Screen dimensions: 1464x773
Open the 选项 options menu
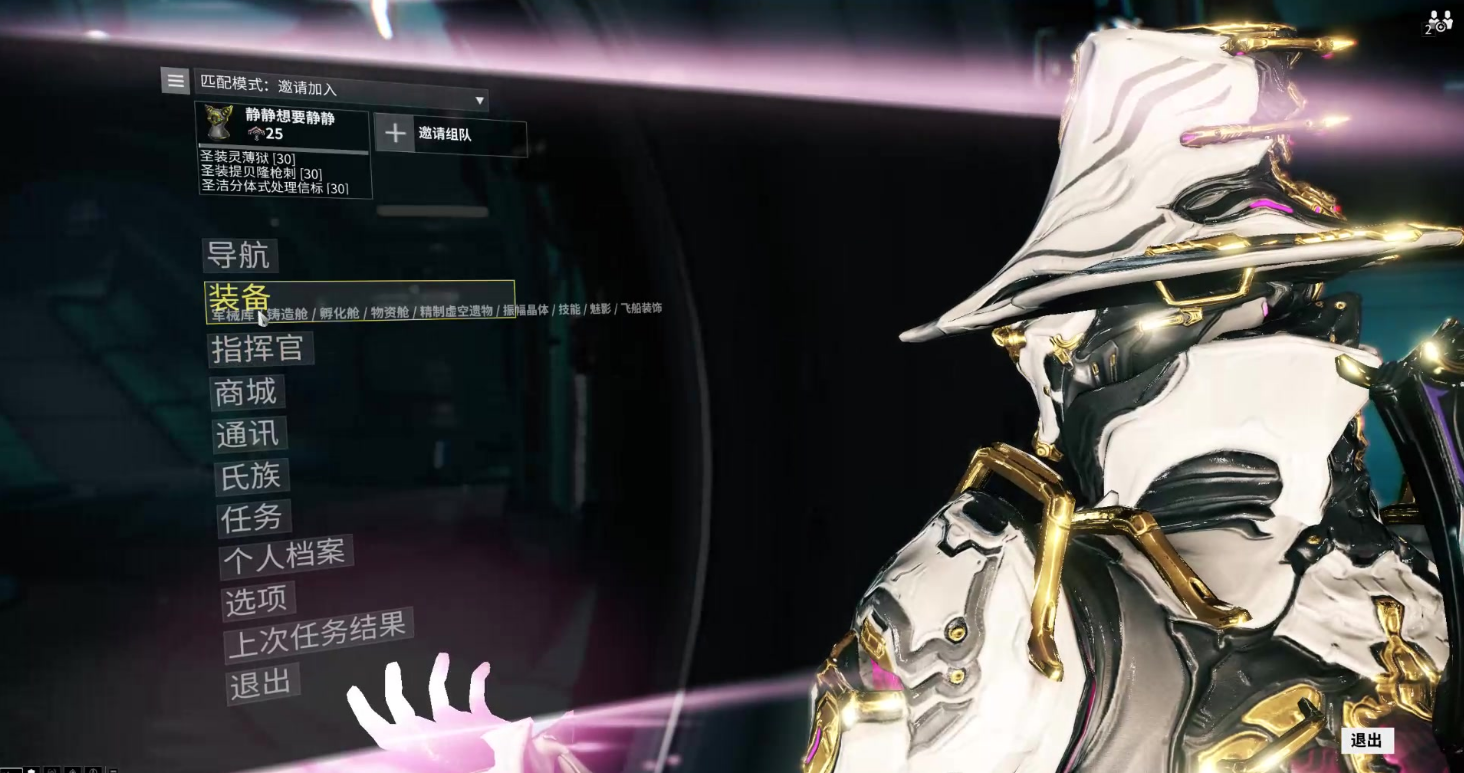[x=256, y=600]
